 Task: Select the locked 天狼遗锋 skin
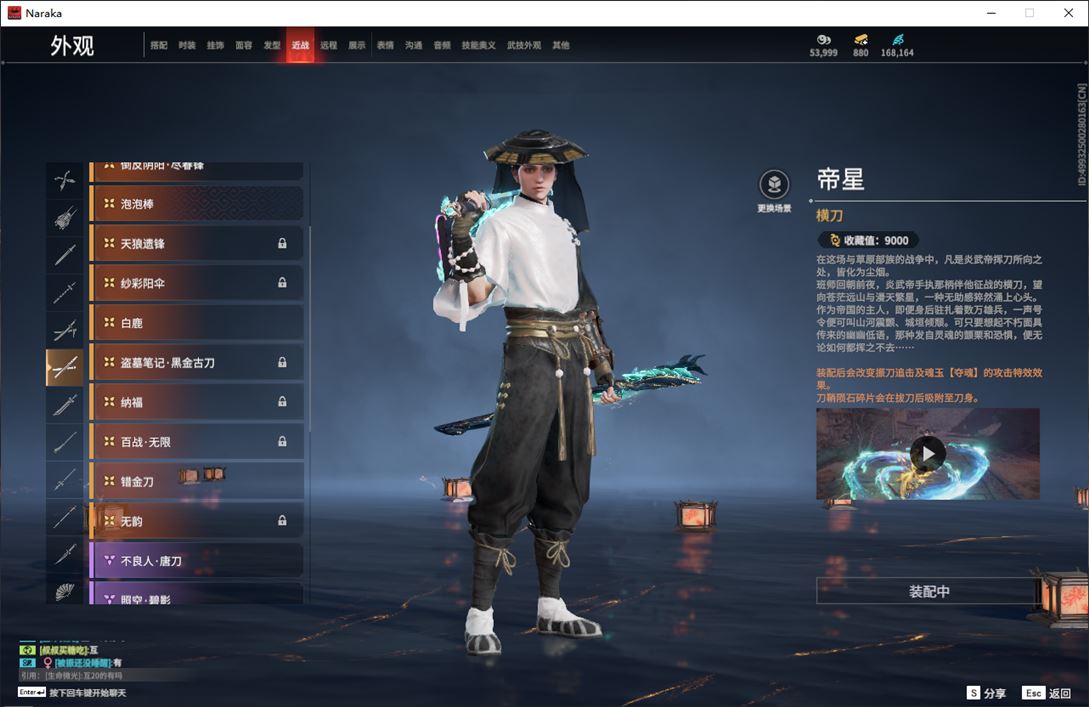196,243
